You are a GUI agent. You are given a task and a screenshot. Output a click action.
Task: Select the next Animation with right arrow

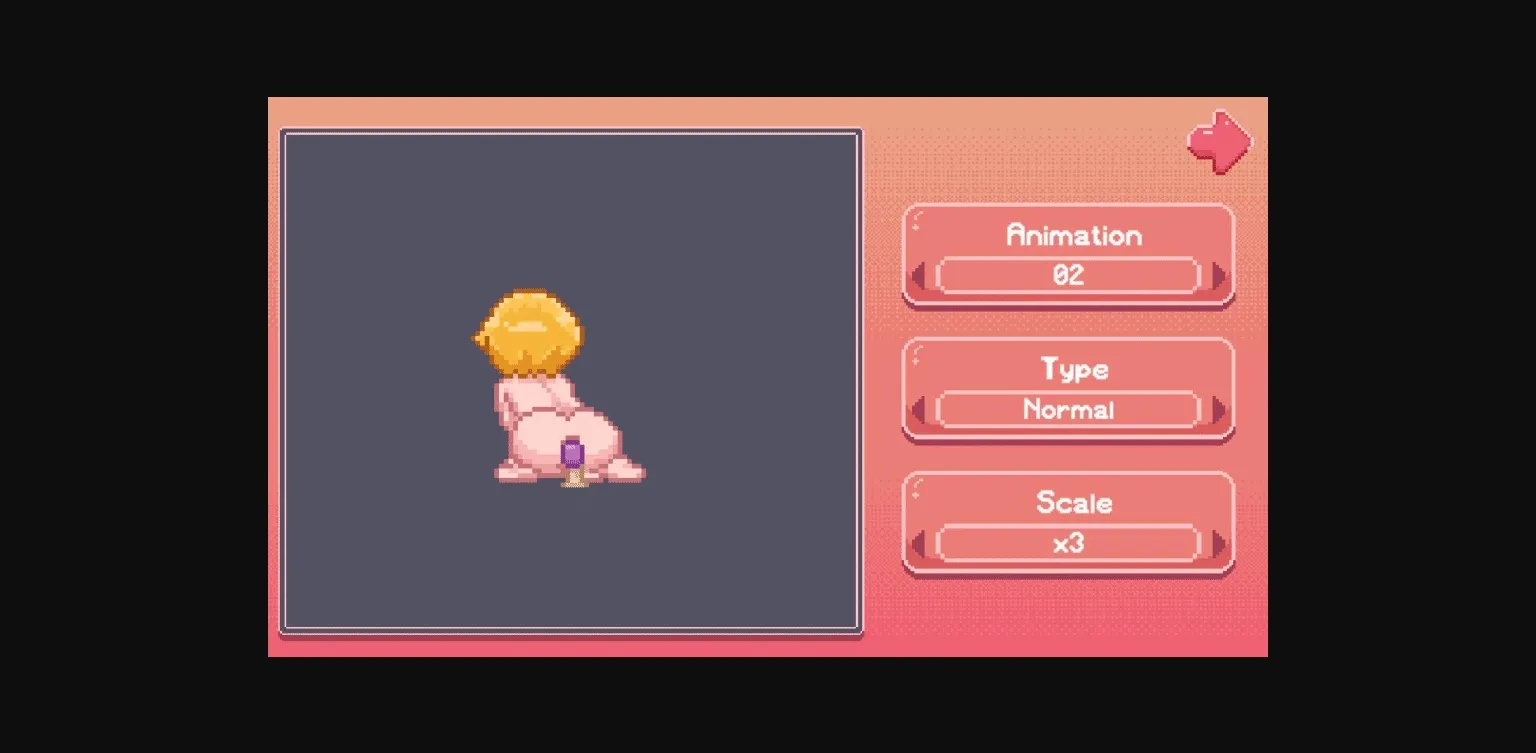[1216, 276]
